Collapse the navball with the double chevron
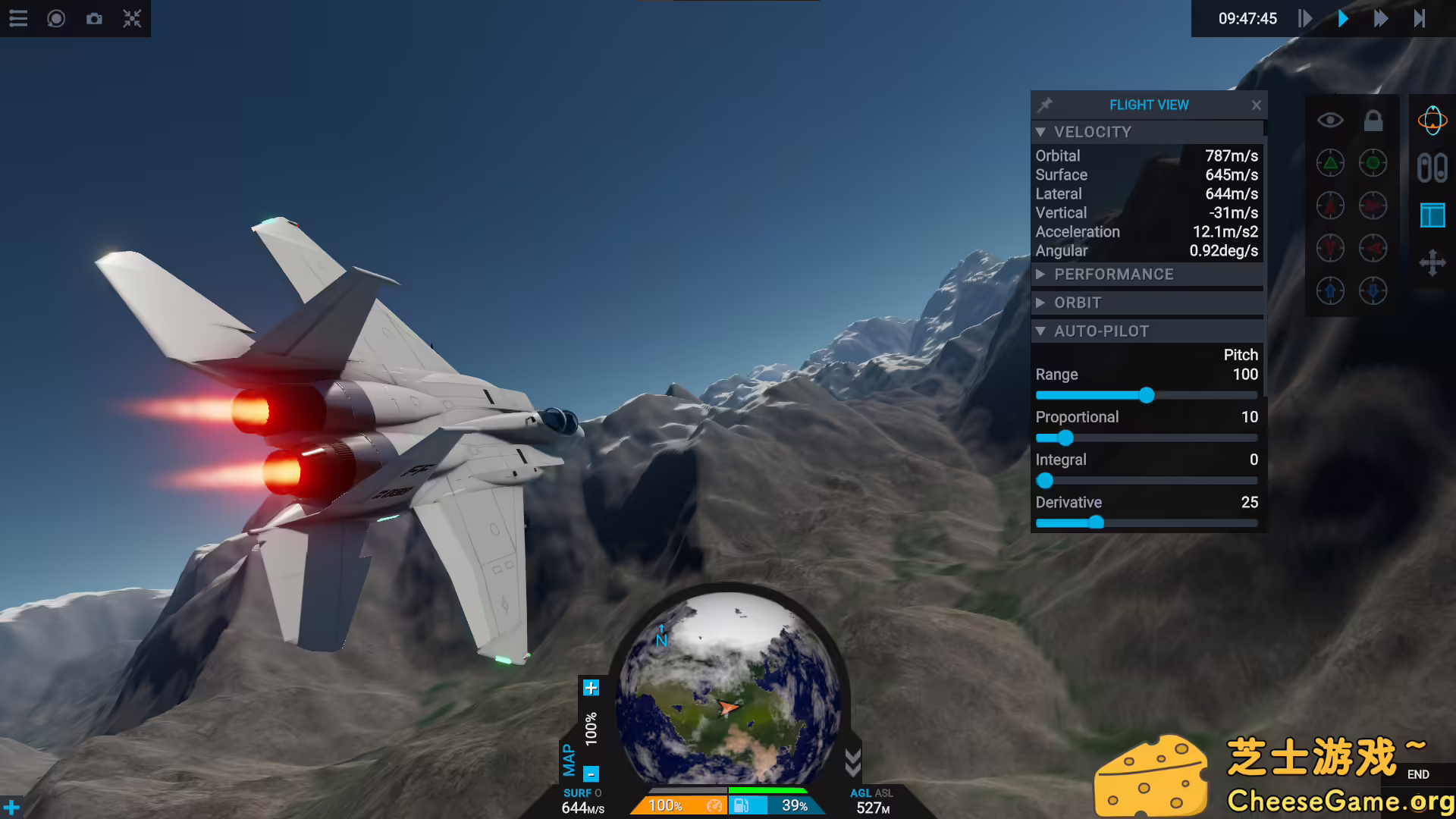Viewport: 1456px width, 819px height. tap(852, 763)
